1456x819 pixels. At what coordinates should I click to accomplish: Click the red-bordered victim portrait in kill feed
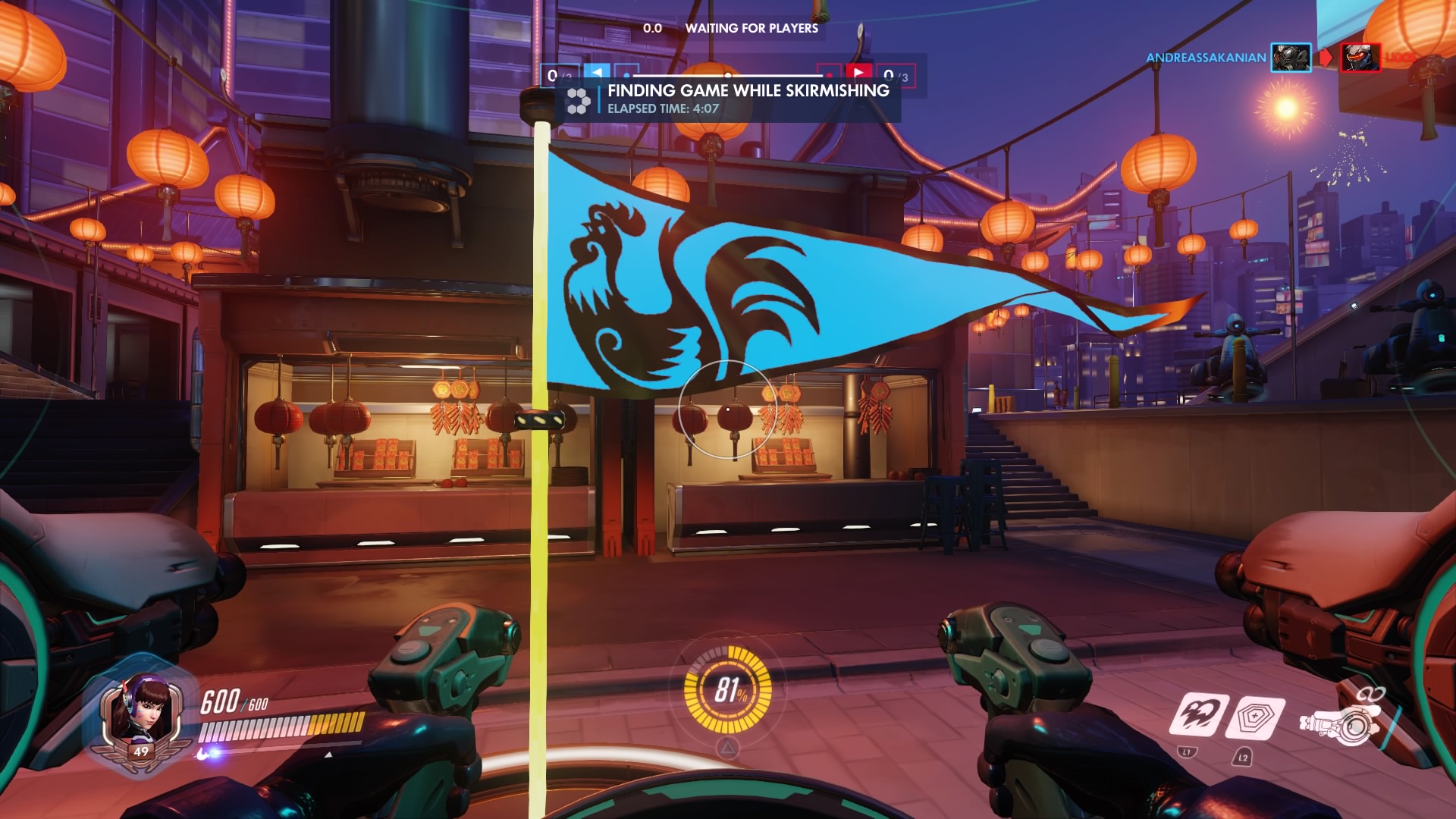(x=1360, y=58)
